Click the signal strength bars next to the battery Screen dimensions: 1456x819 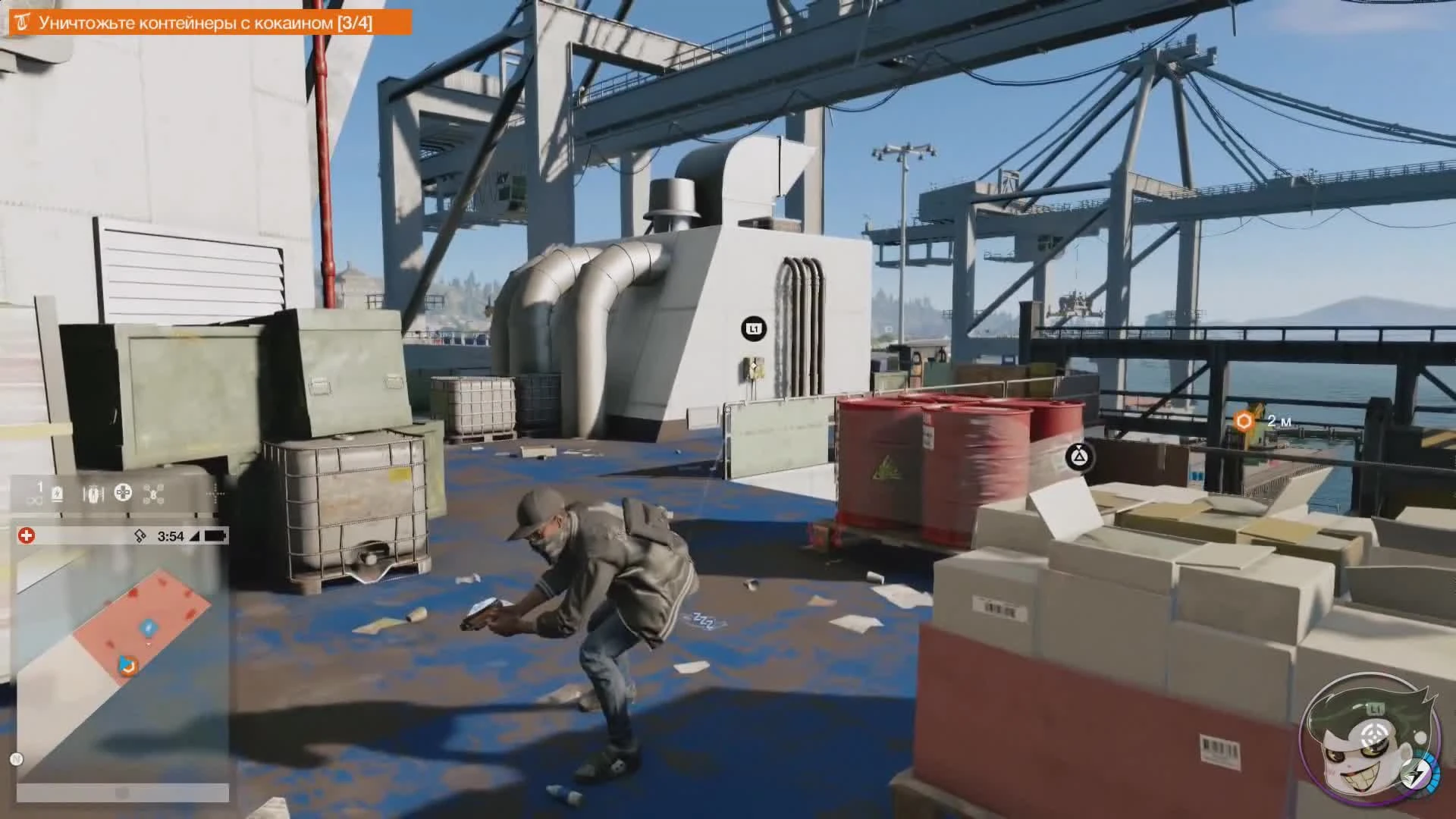click(196, 536)
